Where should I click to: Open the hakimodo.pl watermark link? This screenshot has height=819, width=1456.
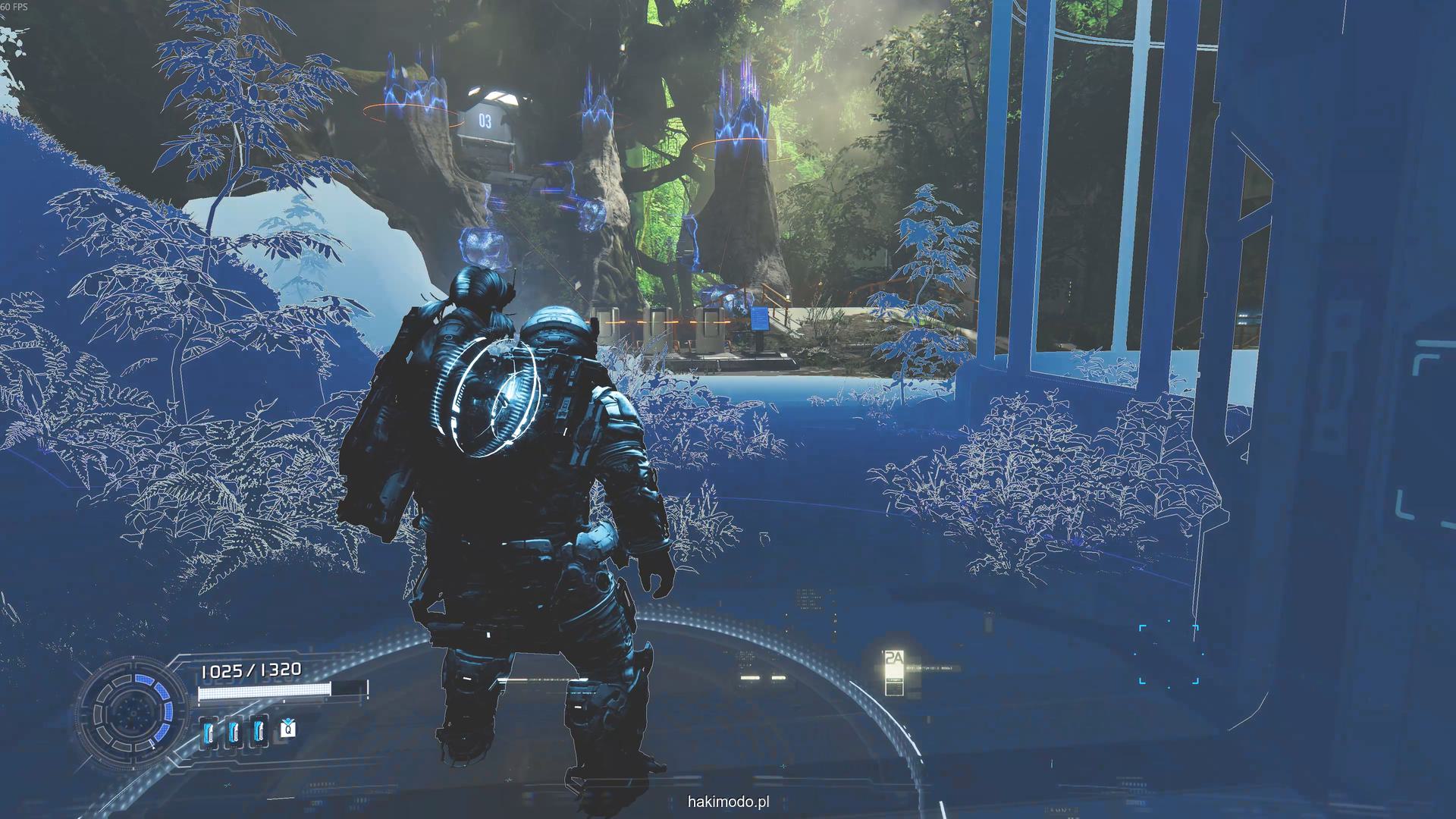728,802
